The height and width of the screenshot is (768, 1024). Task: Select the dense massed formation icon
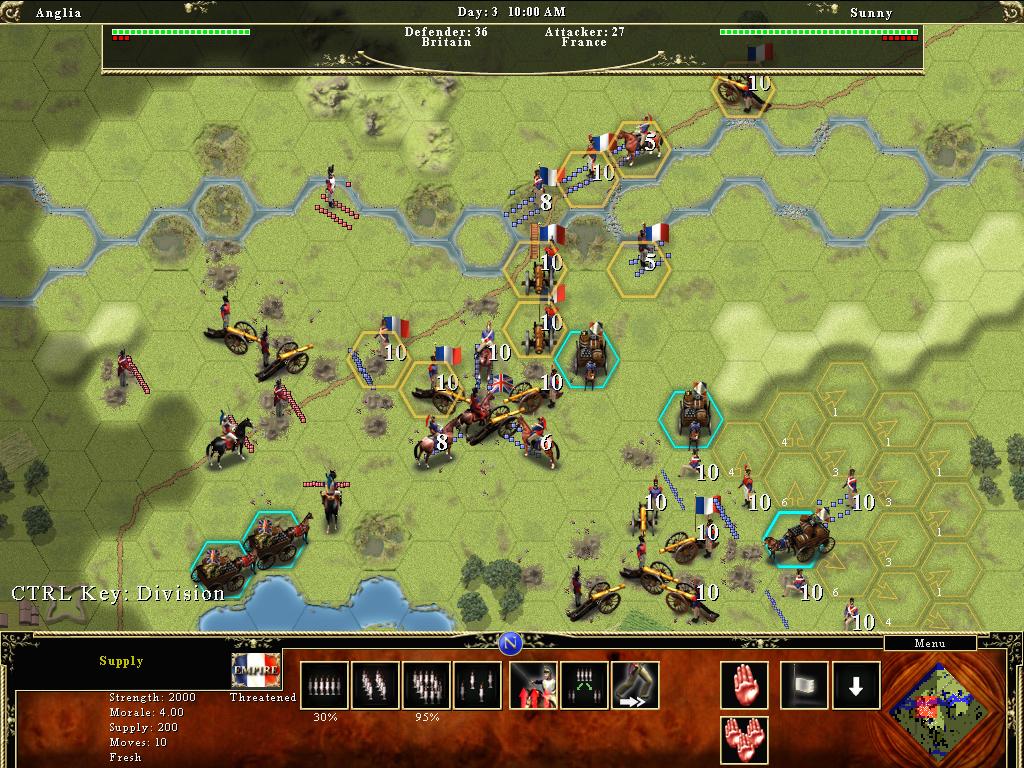point(426,685)
